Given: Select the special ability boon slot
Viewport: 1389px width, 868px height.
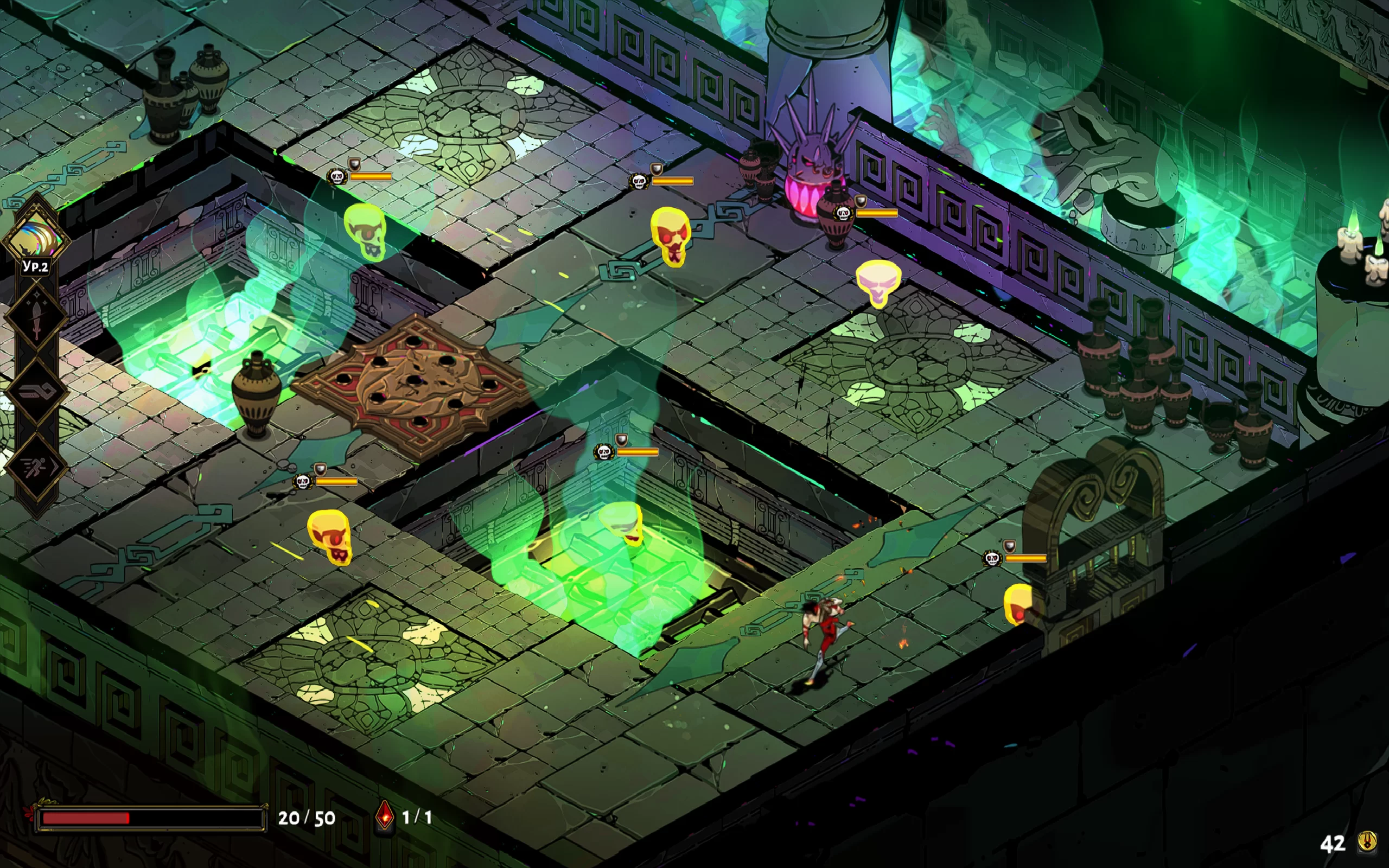Looking at the screenshot, I should [36, 392].
